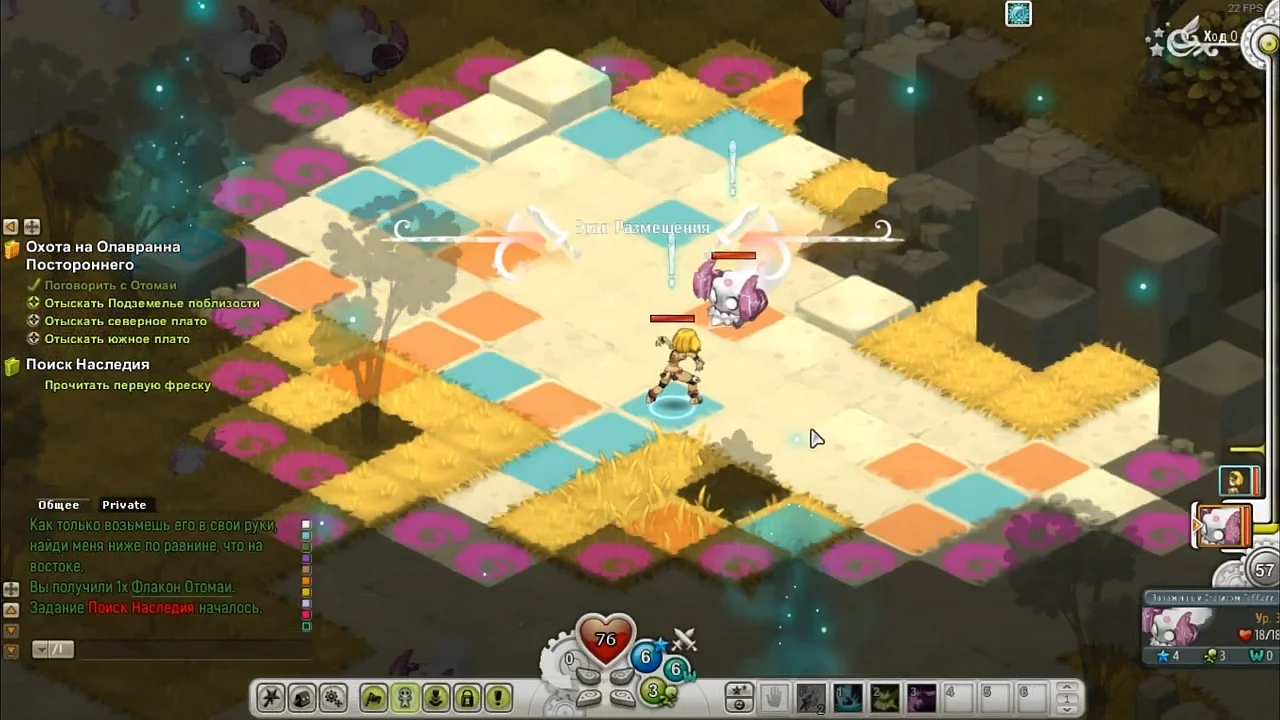This screenshot has height=720, width=1280.
Task: Toggle the flag button on the bottom bar
Action: click(x=374, y=697)
